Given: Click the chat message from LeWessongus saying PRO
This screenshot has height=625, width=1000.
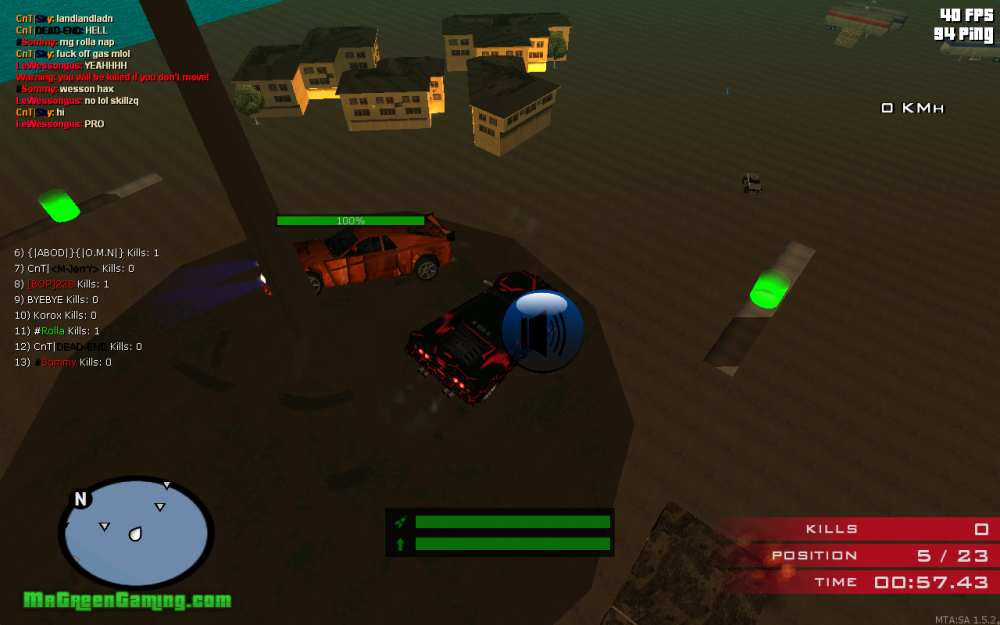Looking at the screenshot, I should pyautogui.click(x=60, y=124).
